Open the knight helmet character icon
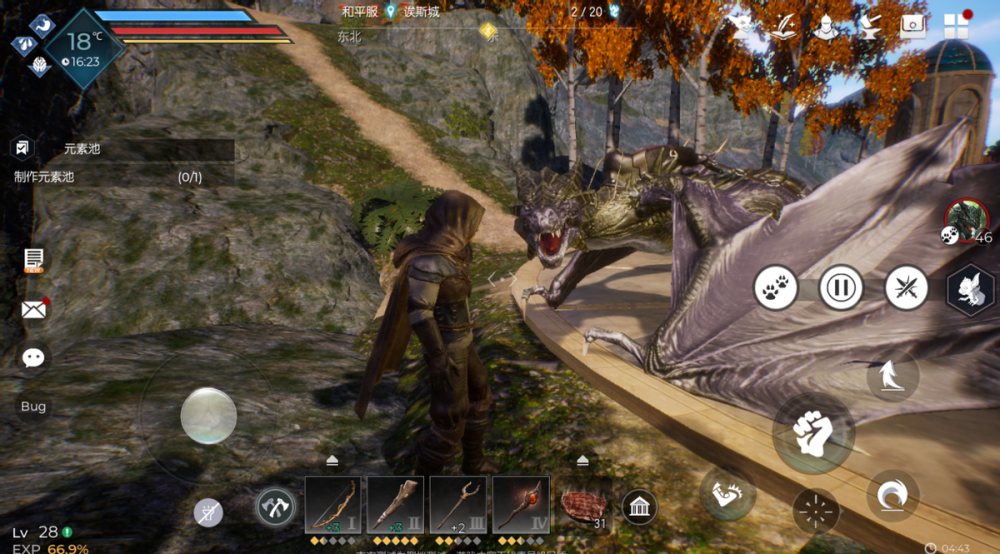 [x=825, y=26]
